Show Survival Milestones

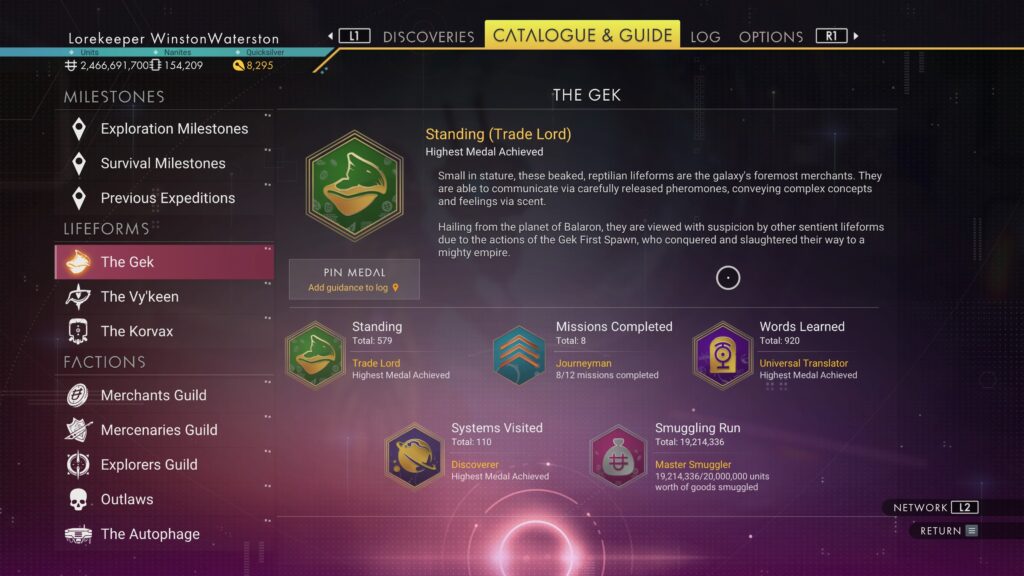tap(164, 163)
